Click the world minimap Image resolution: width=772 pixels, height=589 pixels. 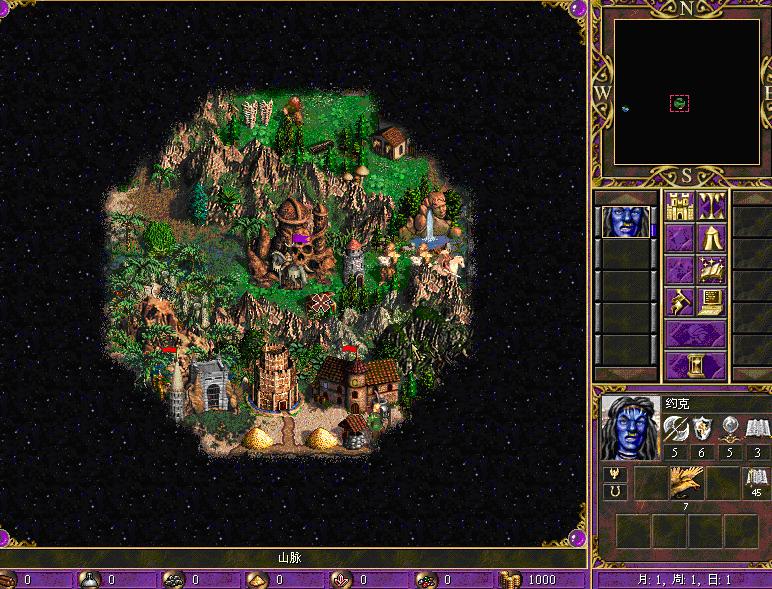click(686, 92)
